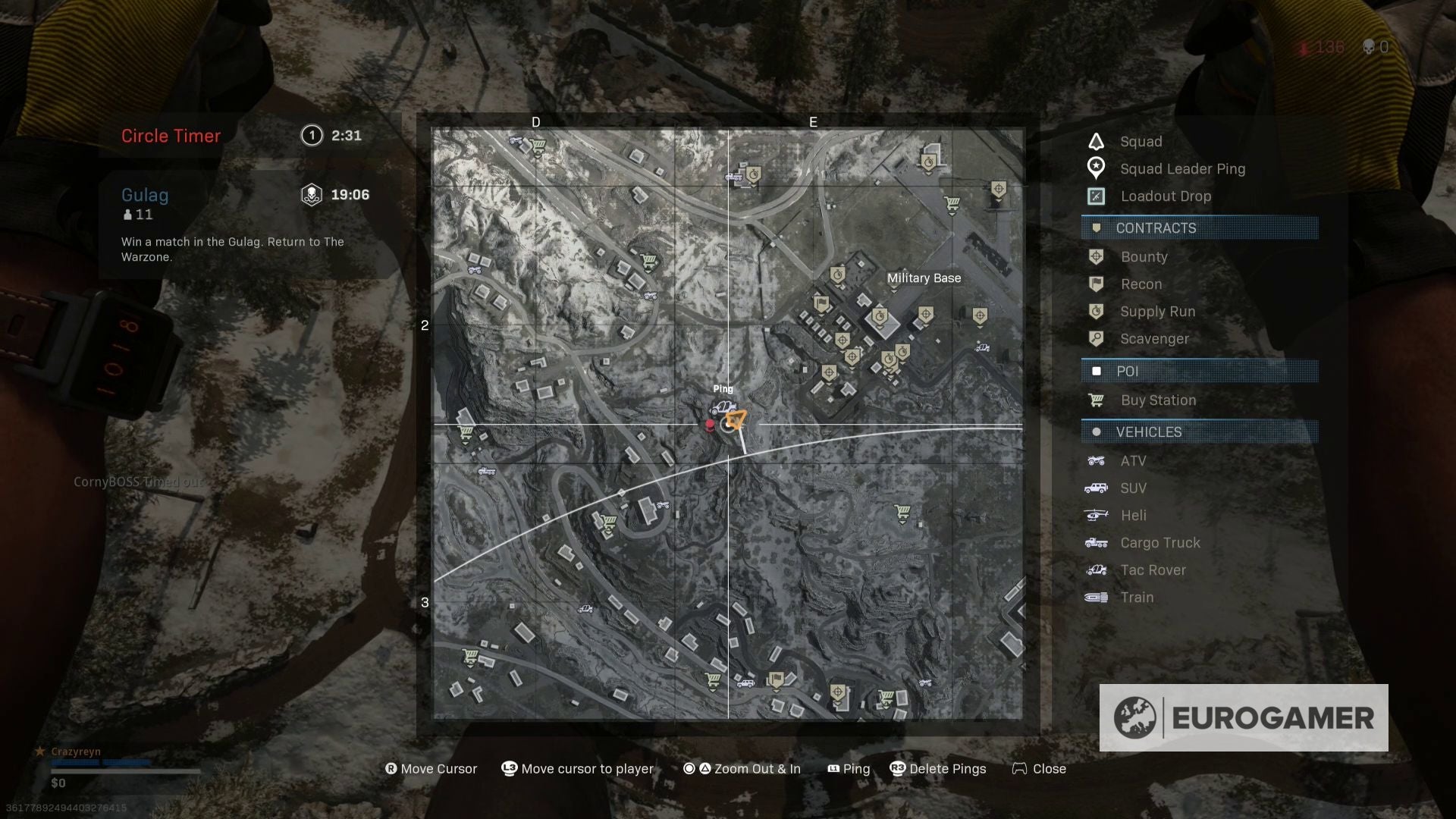Select the Loadout Drop icon
This screenshot has height=819, width=1456.
click(x=1097, y=196)
